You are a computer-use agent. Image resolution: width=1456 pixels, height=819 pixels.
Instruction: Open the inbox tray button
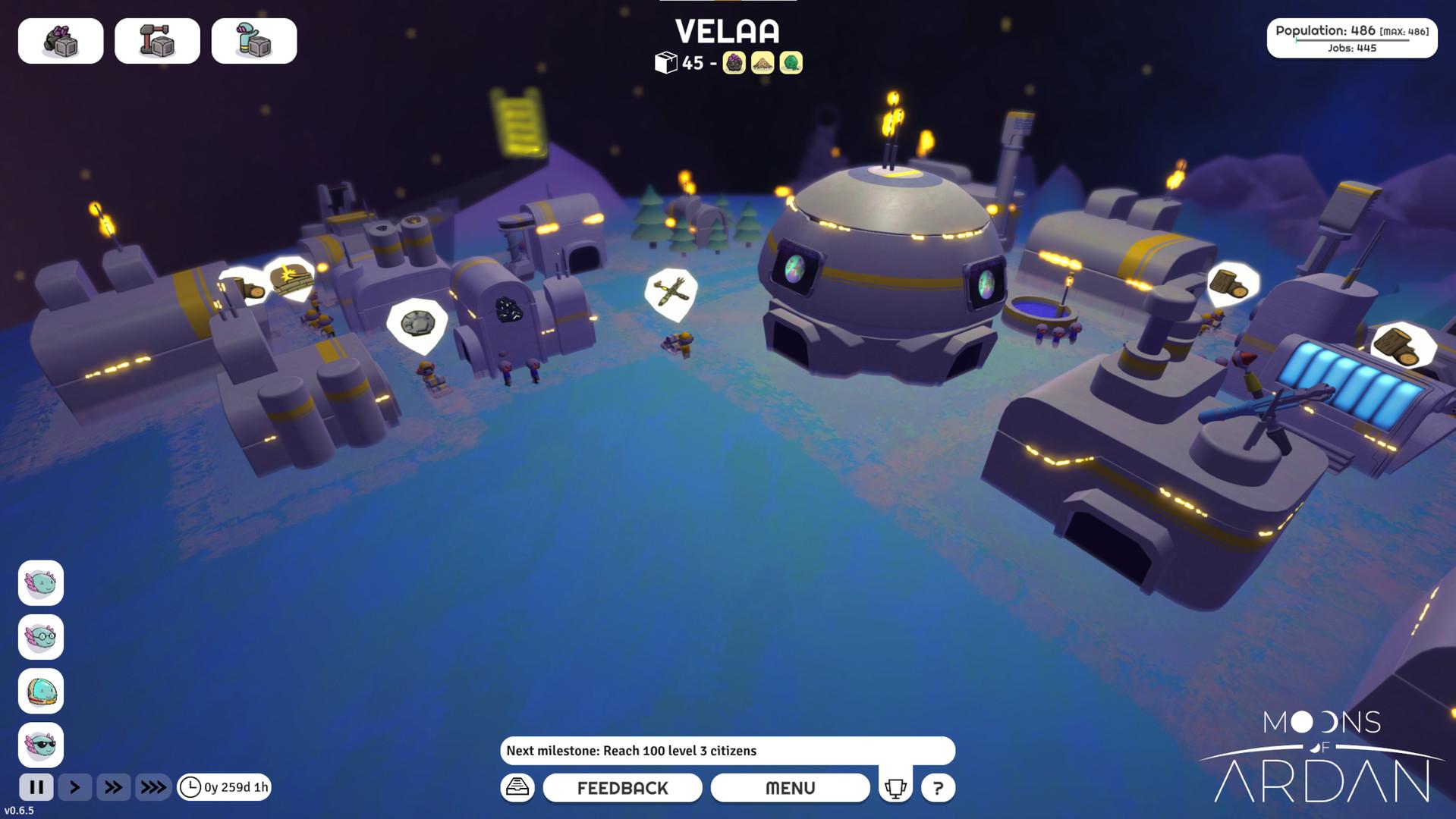pos(517,787)
